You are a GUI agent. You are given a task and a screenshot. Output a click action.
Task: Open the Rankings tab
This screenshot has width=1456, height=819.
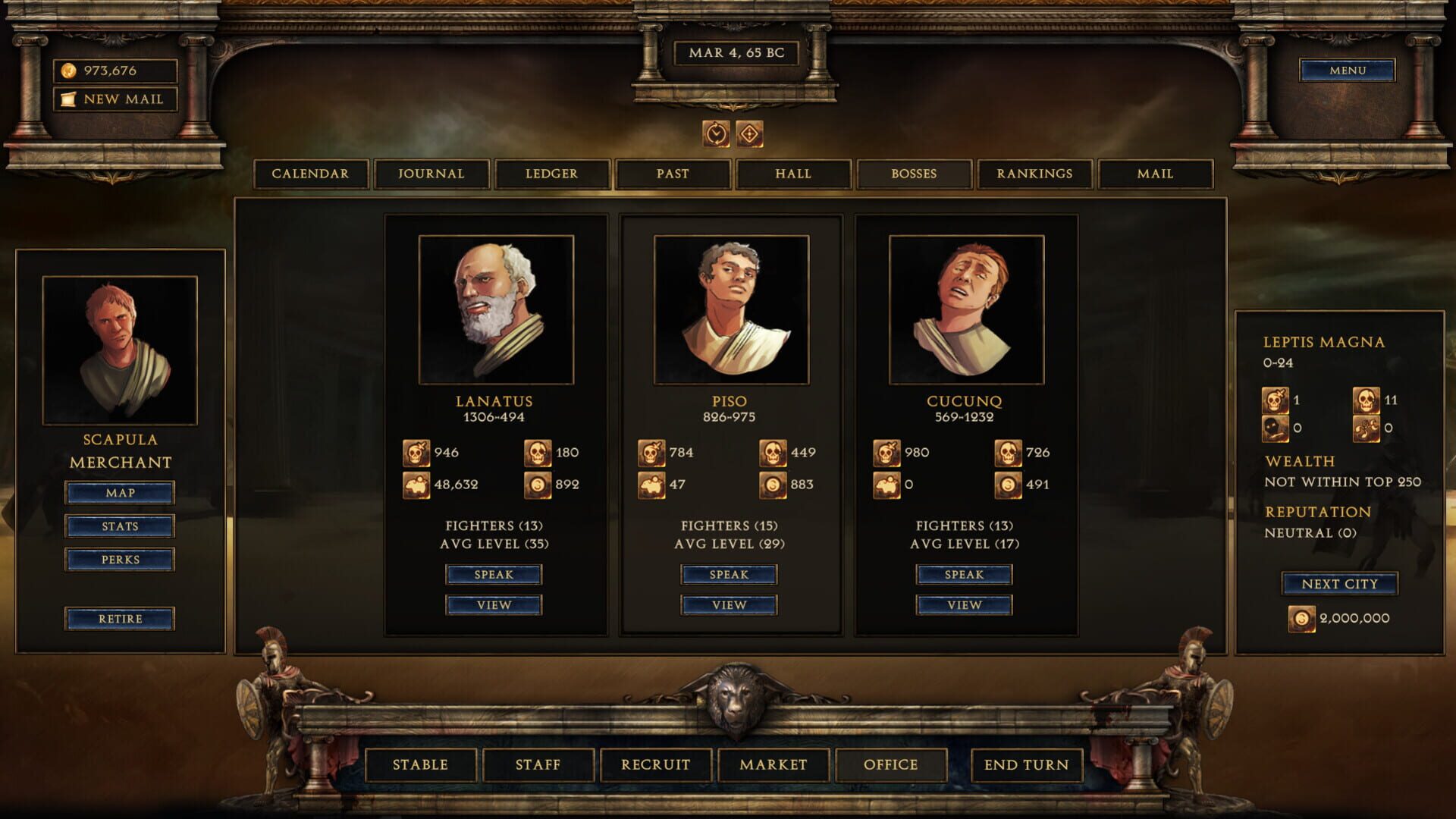pyautogui.click(x=1035, y=174)
